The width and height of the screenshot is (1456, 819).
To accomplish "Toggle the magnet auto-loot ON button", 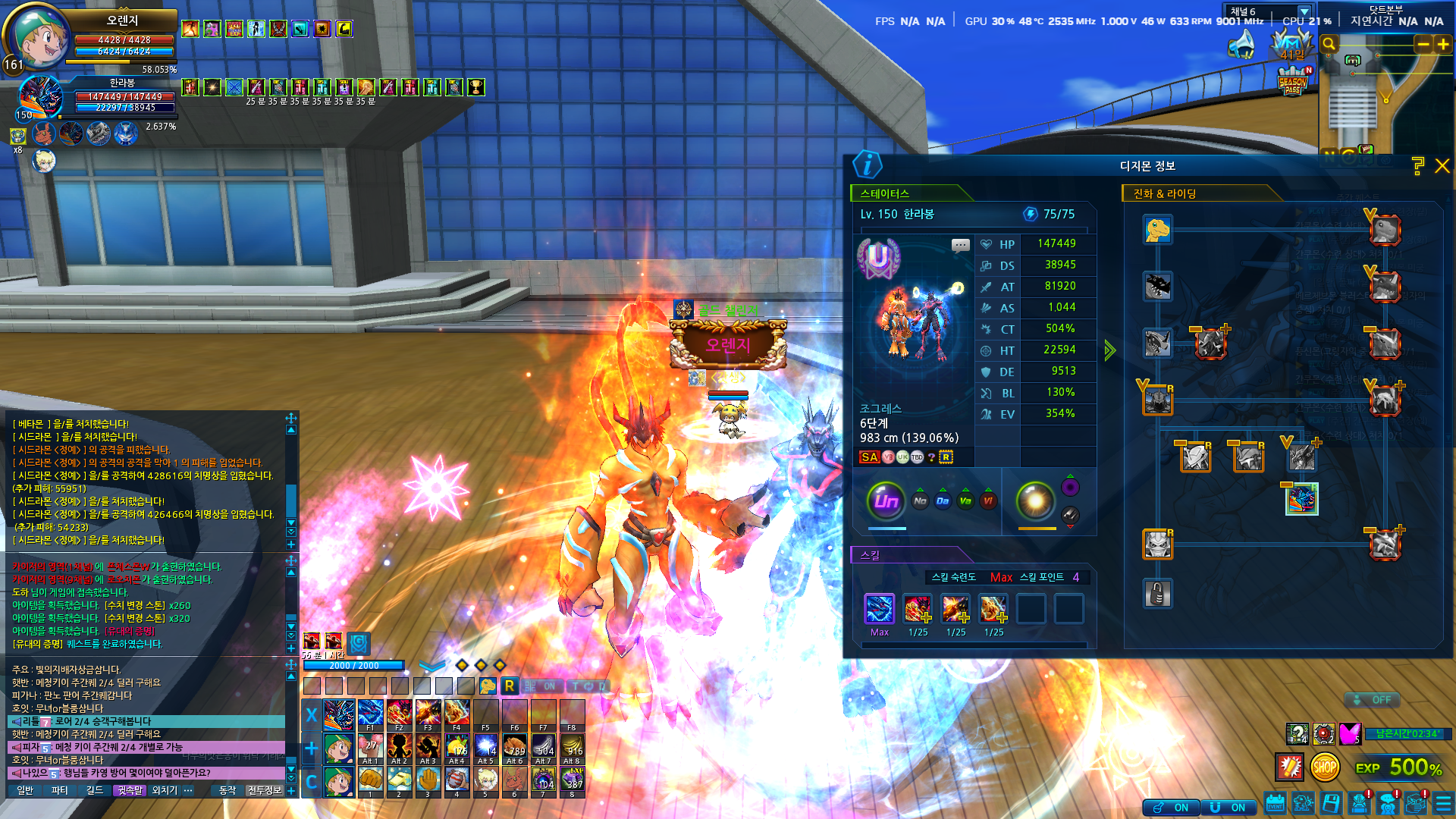I will (1228, 808).
